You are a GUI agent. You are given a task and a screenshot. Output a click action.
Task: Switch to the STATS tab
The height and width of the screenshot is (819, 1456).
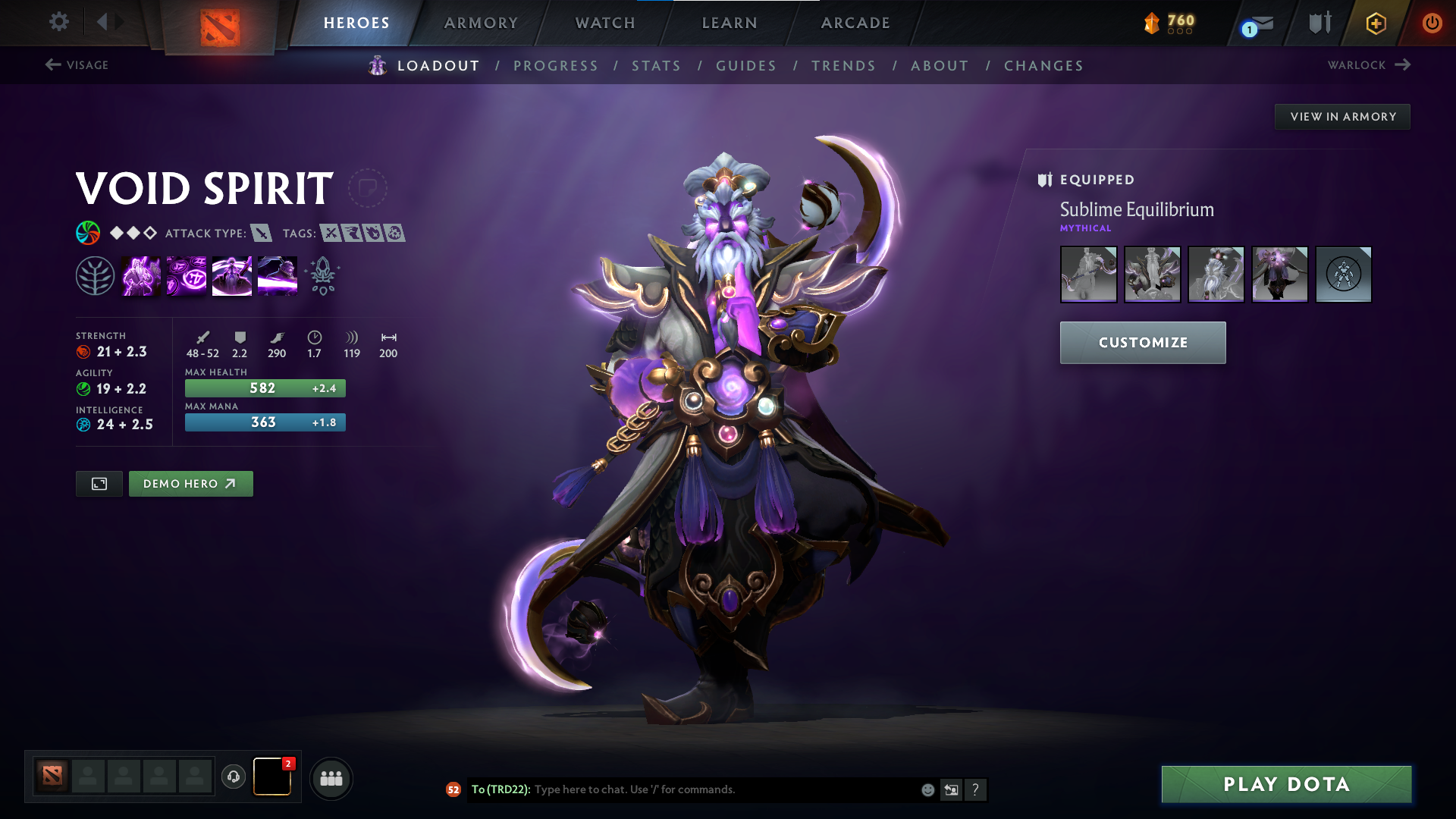(x=657, y=66)
